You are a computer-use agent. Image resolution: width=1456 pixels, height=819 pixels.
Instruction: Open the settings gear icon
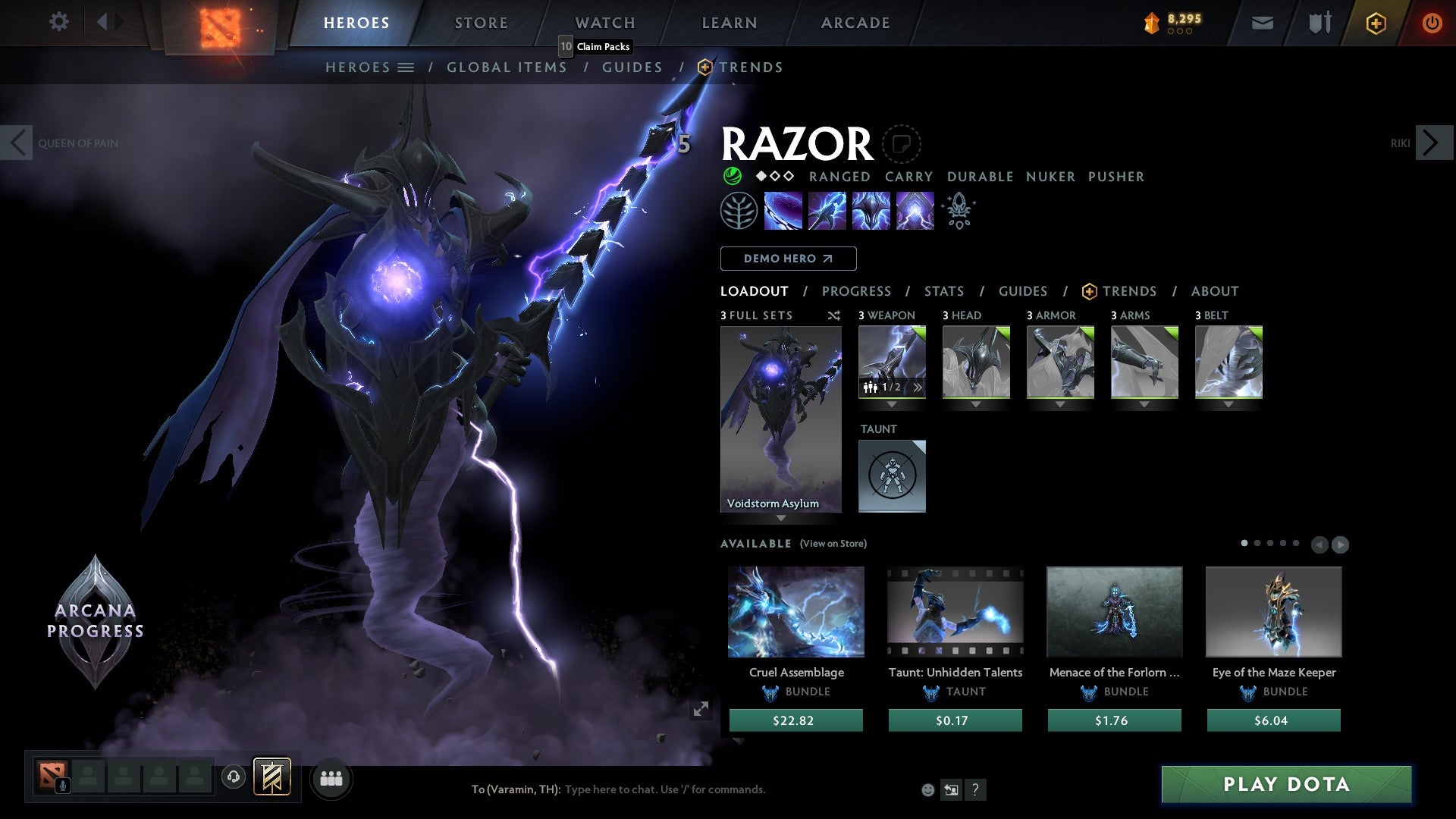[x=58, y=22]
